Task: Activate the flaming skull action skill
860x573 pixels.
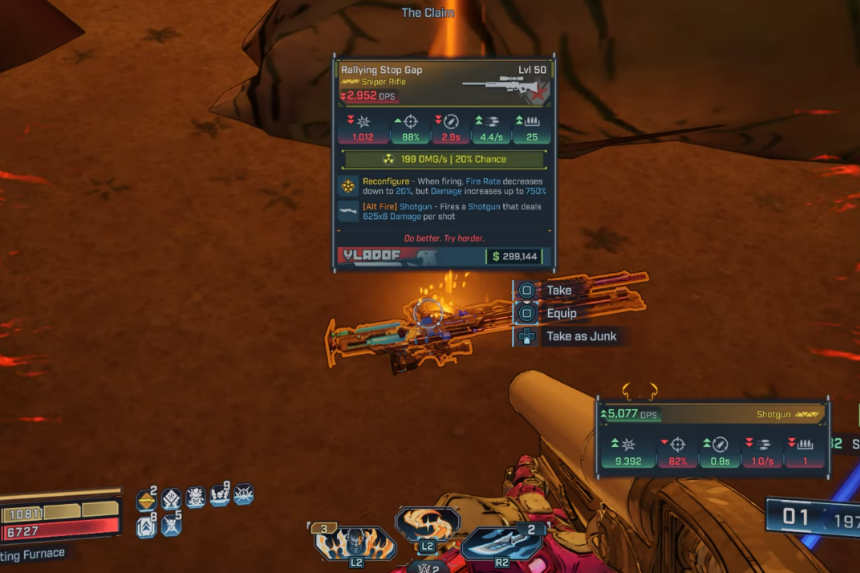Action: point(355,542)
